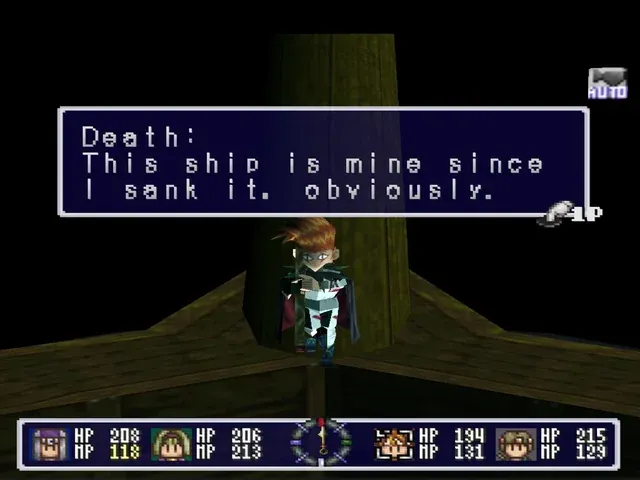Toggle the AUTO icon

tap(606, 84)
